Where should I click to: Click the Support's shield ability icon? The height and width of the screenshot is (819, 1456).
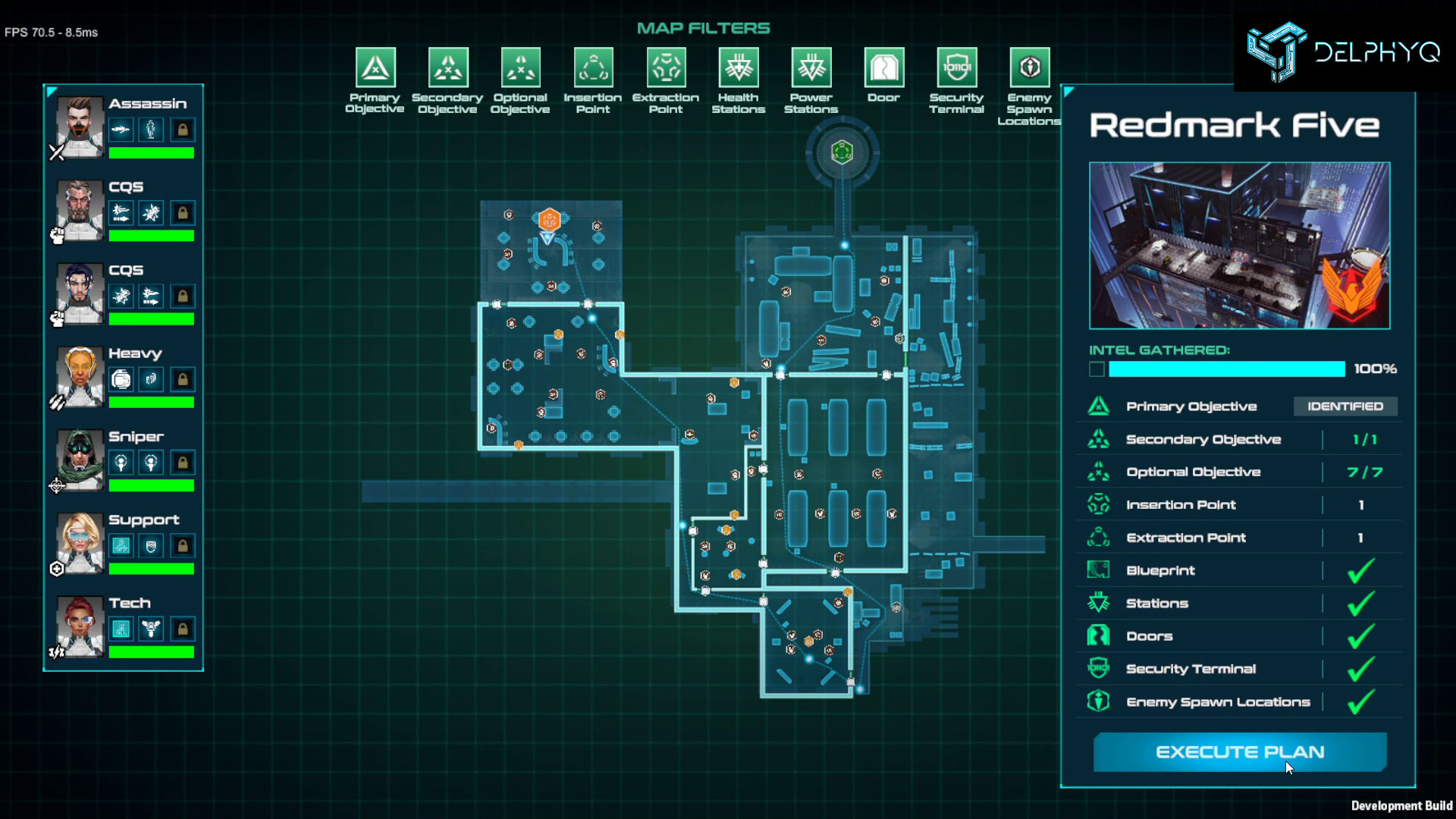point(151,545)
